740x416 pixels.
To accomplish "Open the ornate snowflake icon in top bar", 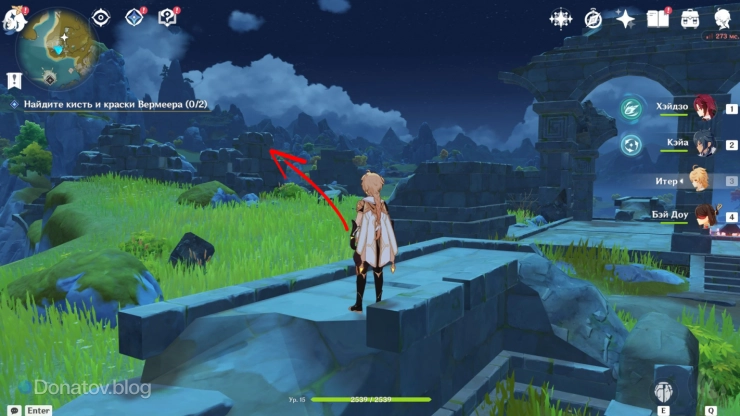I will point(561,19).
